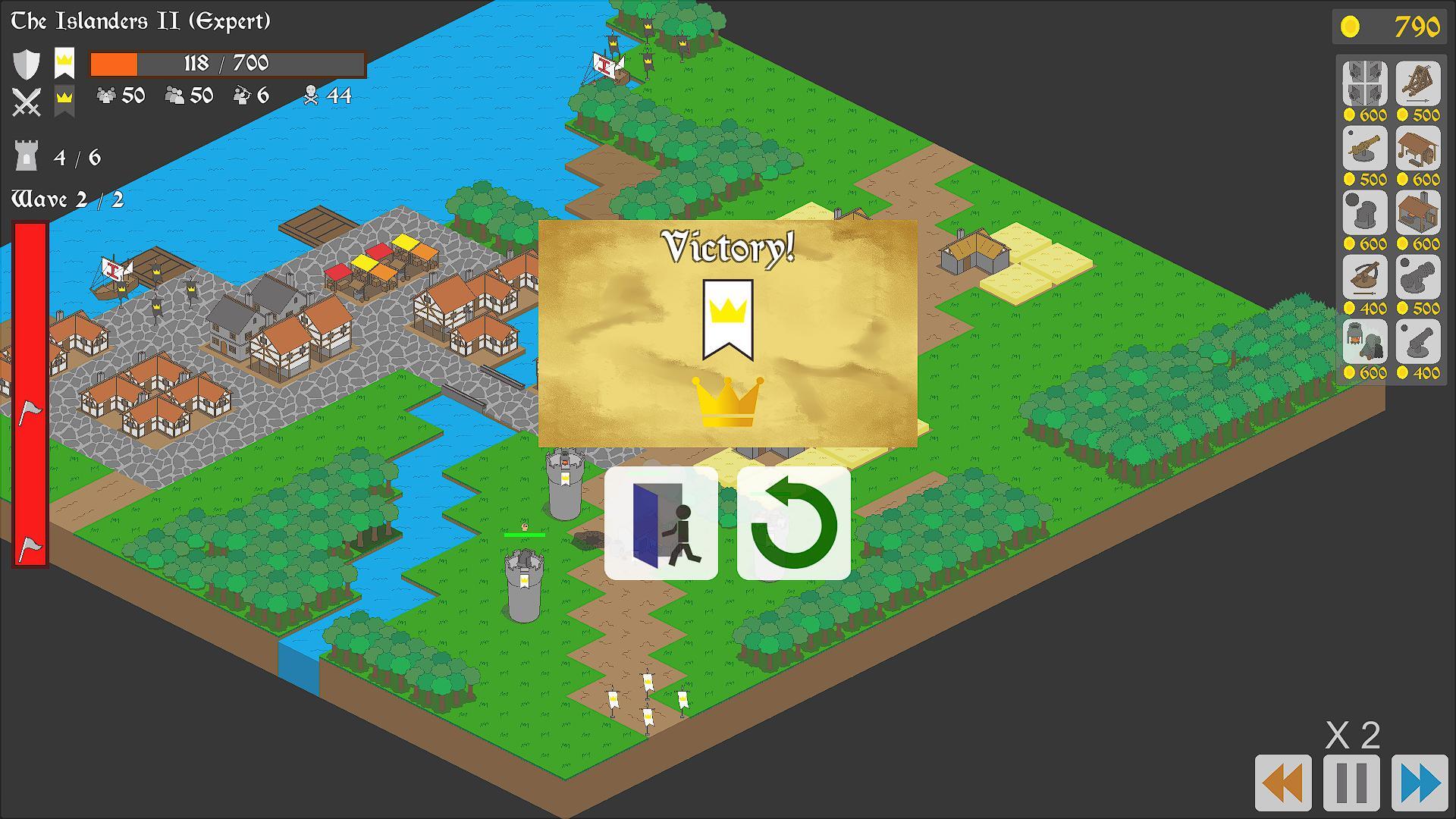The width and height of the screenshot is (1456, 819).
Task: Exit the level via the door button
Action: [661, 523]
